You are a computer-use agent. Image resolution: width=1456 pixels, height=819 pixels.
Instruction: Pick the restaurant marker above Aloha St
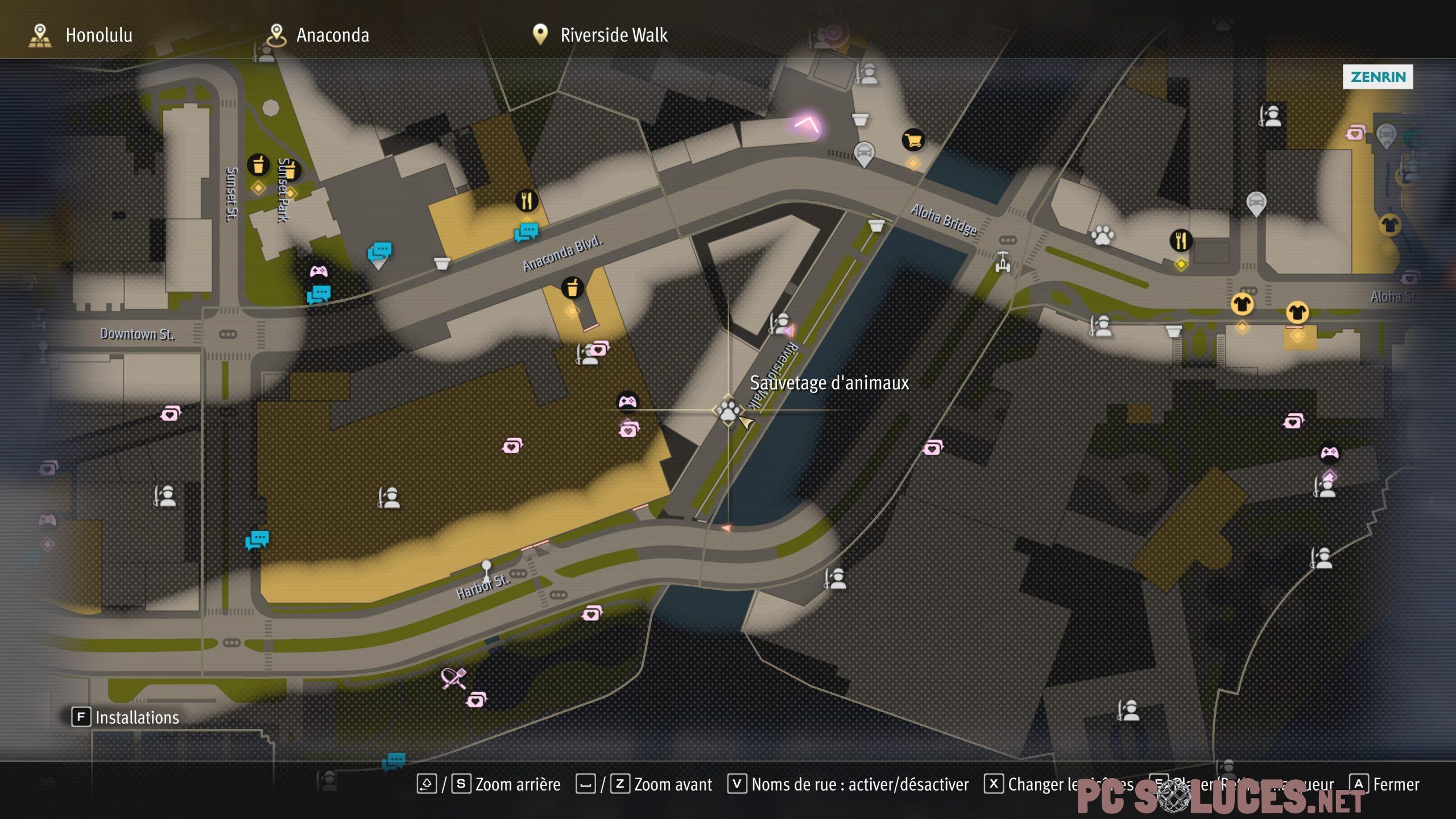click(x=1181, y=240)
